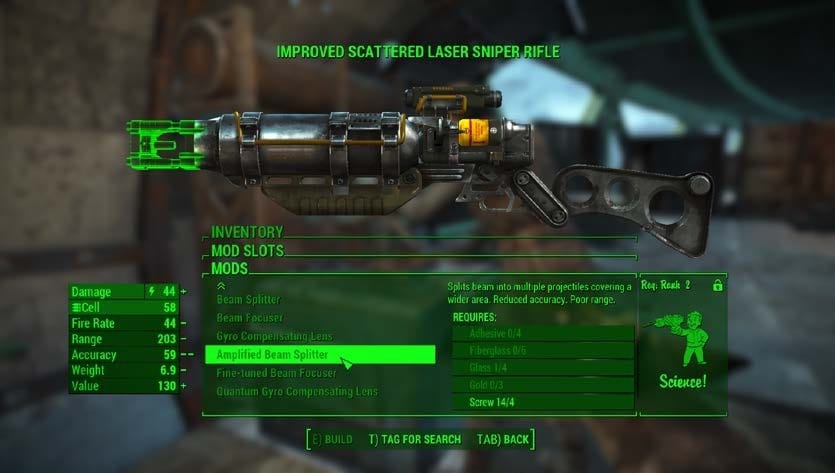This screenshot has width=835, height=473.
Task: Click the Mods section header
Action: (x=229, y=268)
